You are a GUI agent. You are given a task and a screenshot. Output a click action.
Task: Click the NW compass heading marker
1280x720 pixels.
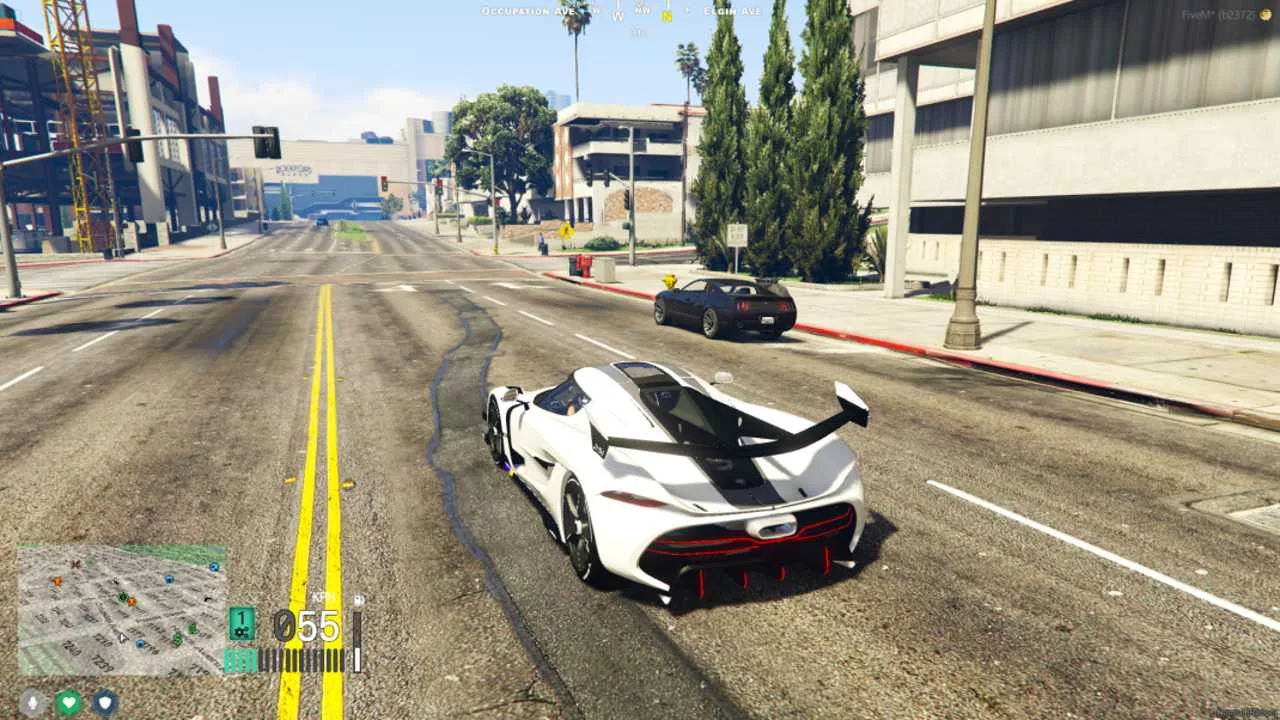pyautogui.click(x=642, y=11)
